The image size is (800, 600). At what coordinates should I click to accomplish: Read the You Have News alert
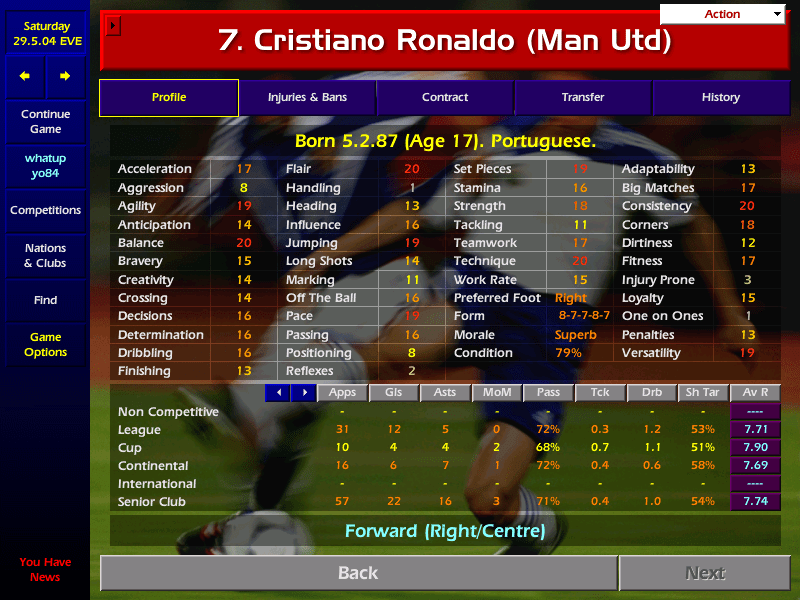45,569
